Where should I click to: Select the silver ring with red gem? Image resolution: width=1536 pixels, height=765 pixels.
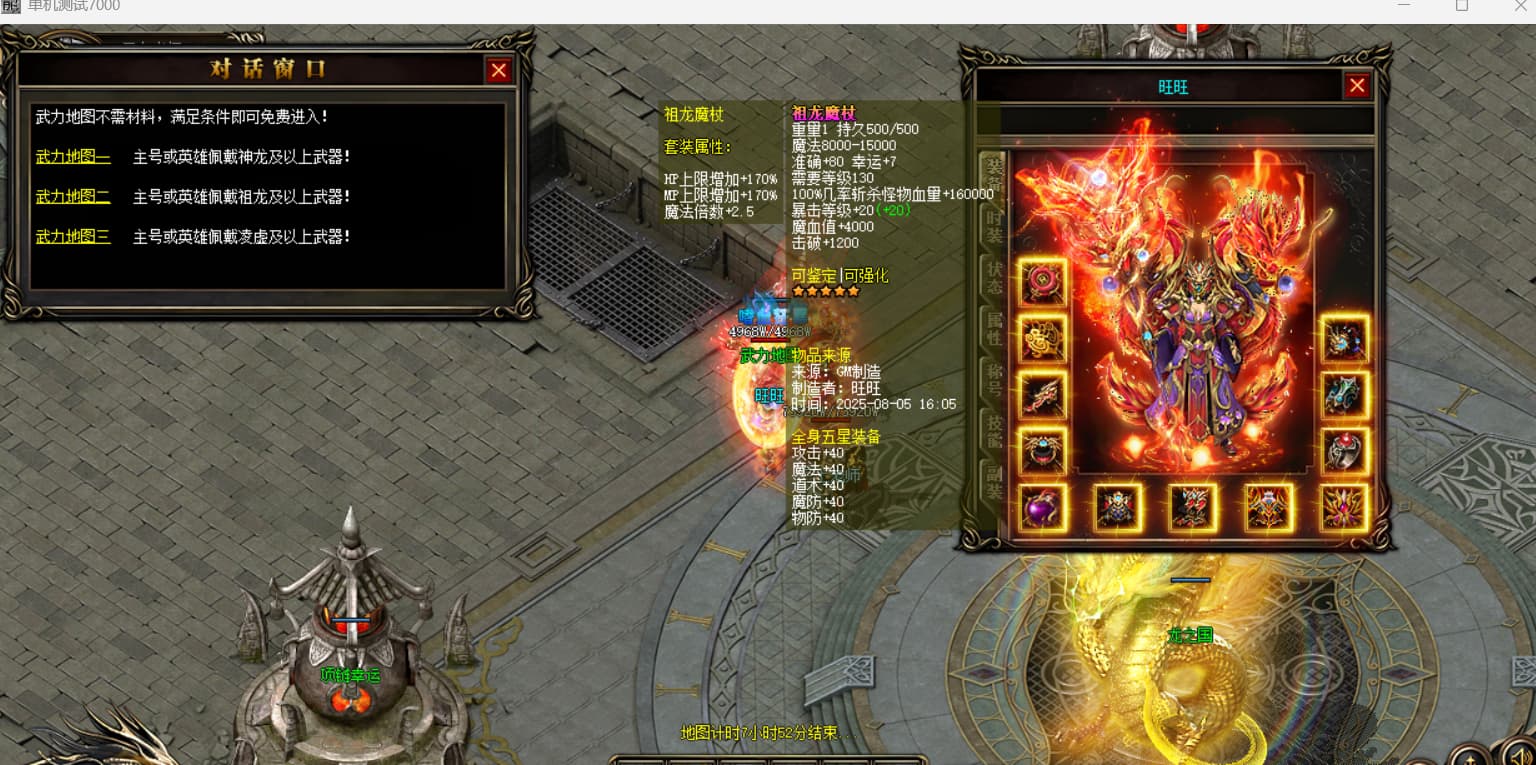[x=1345, y=451]
